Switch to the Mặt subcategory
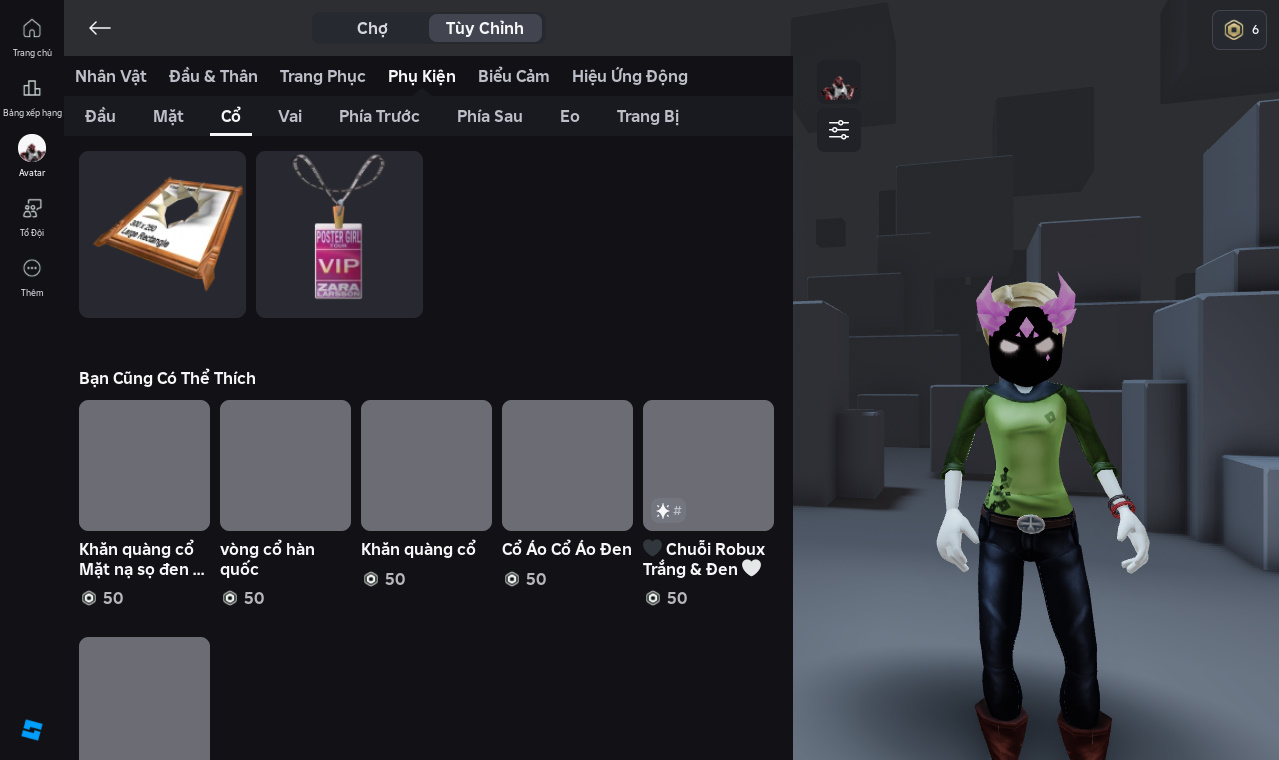 pos(168,116)
